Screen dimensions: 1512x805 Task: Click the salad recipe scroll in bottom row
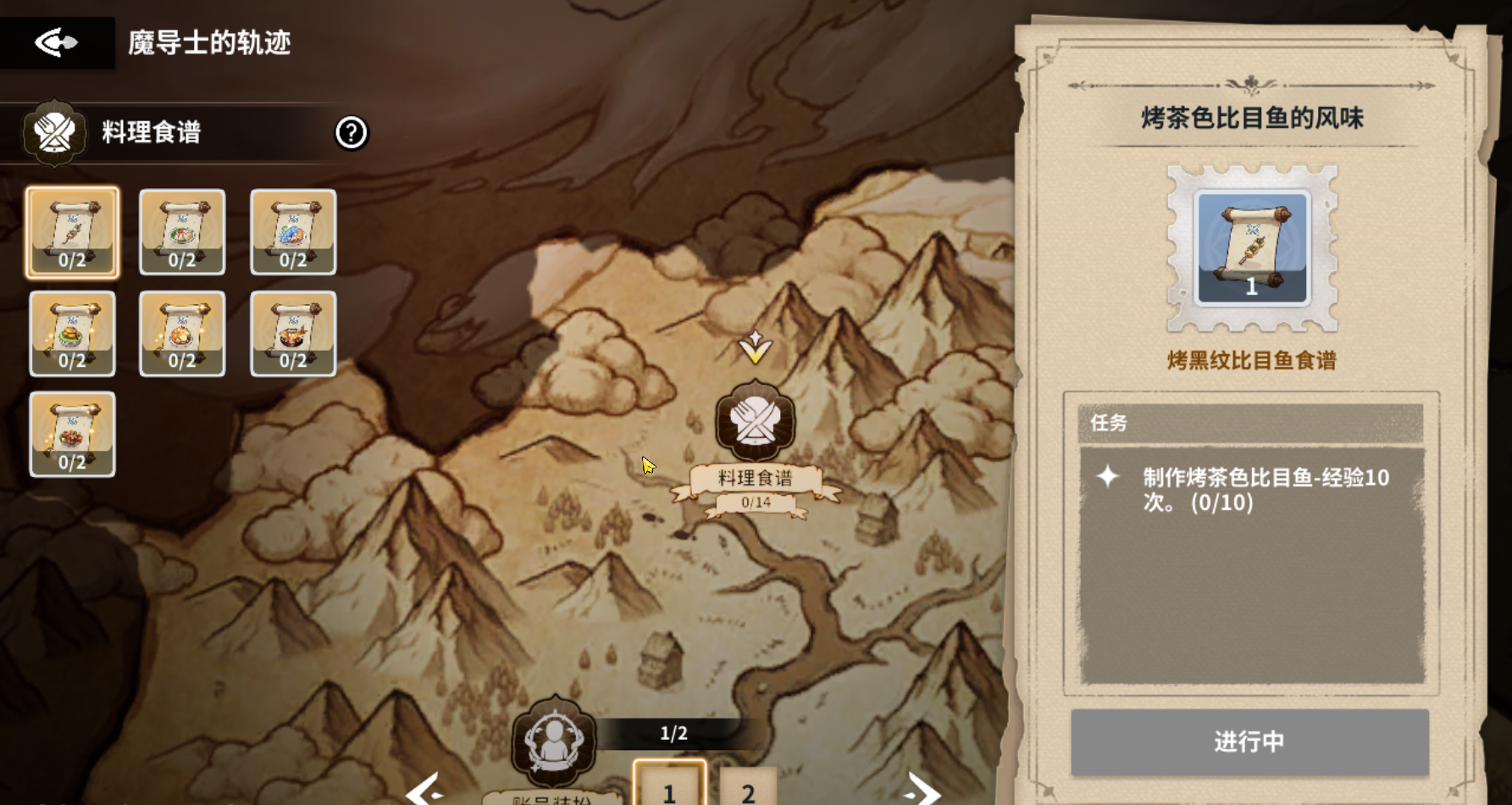72,435
